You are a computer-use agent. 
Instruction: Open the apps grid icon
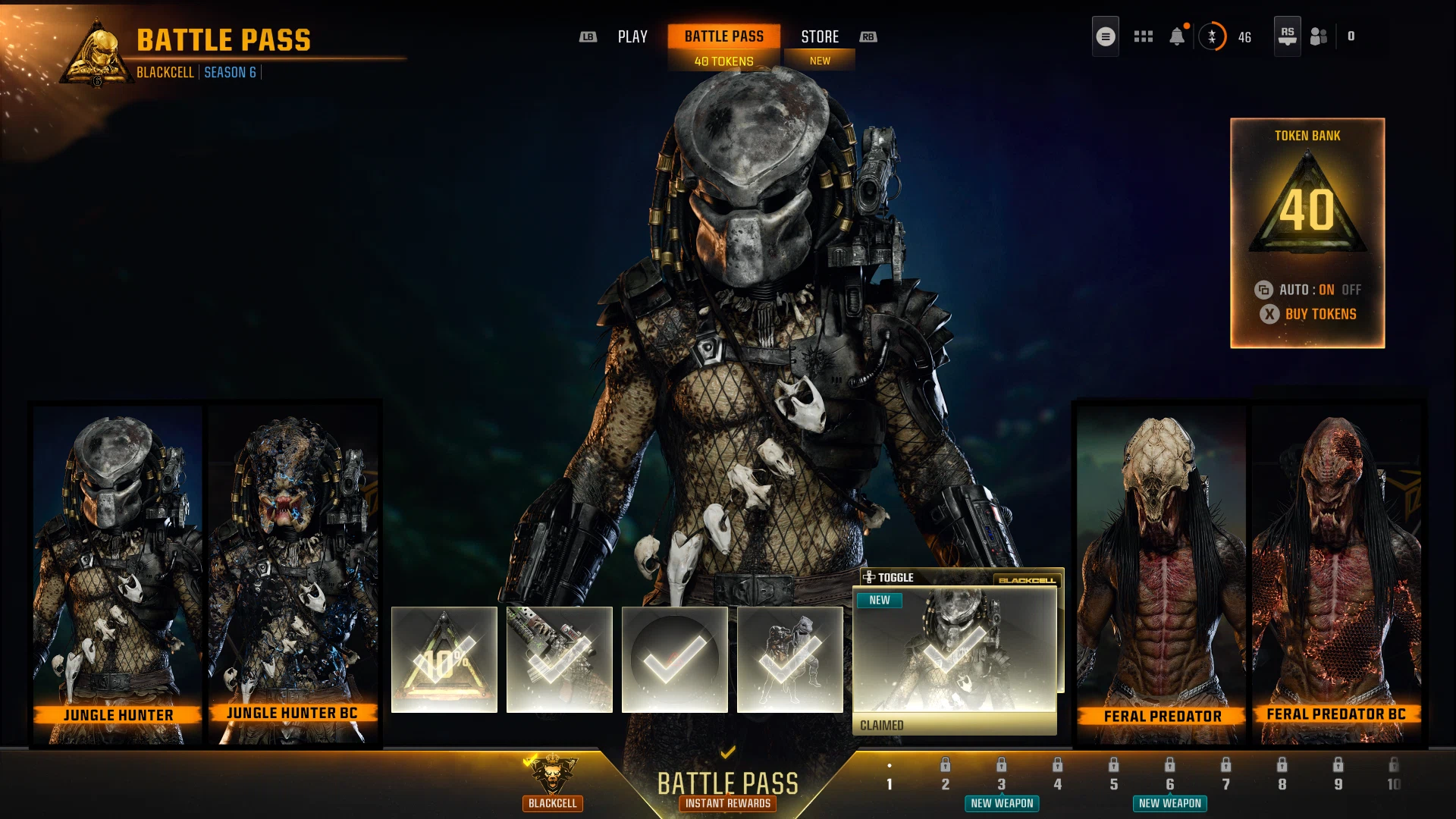[1143, 36]
